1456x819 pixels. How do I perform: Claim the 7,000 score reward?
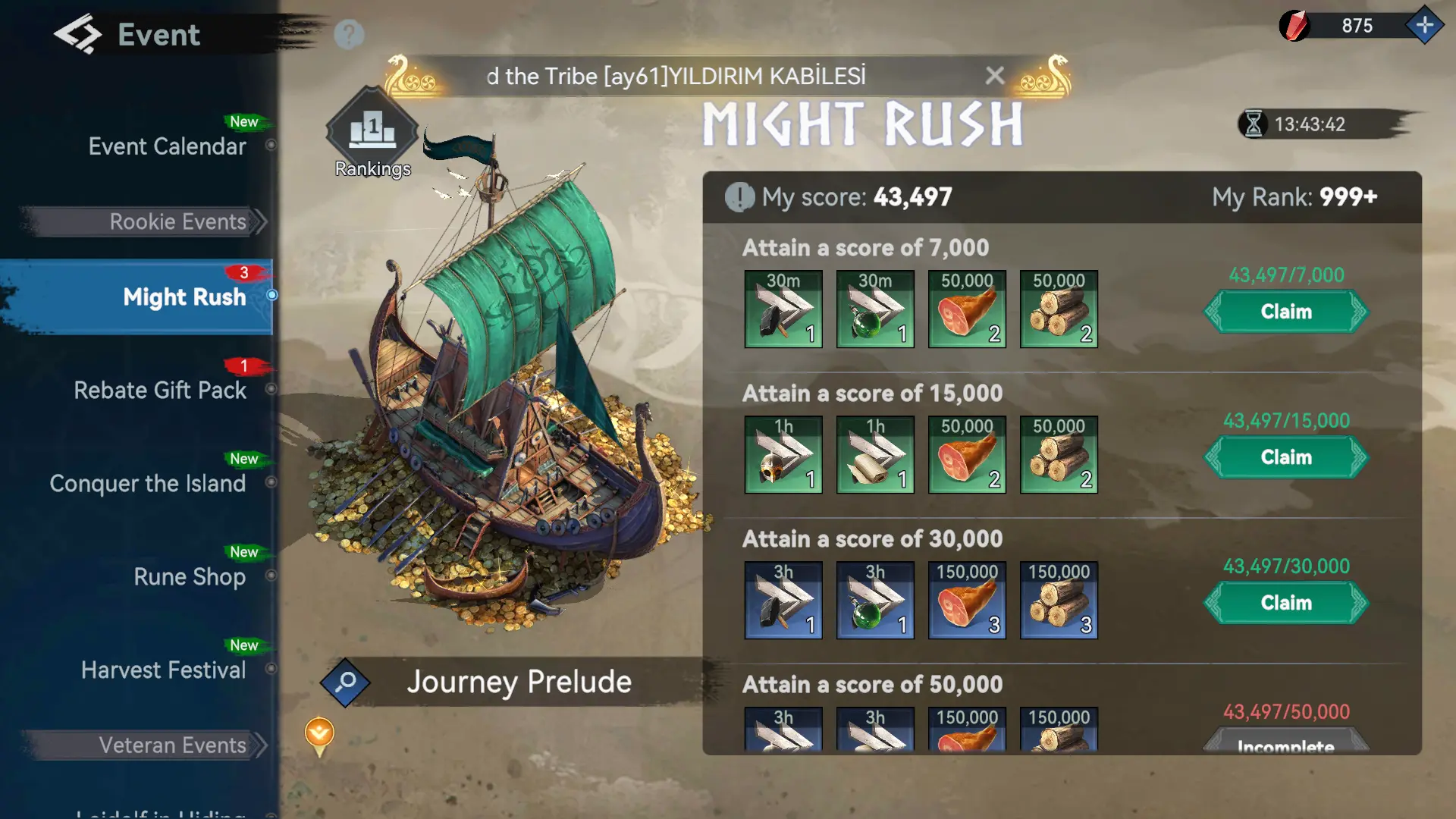click(x=1285, y=312)
